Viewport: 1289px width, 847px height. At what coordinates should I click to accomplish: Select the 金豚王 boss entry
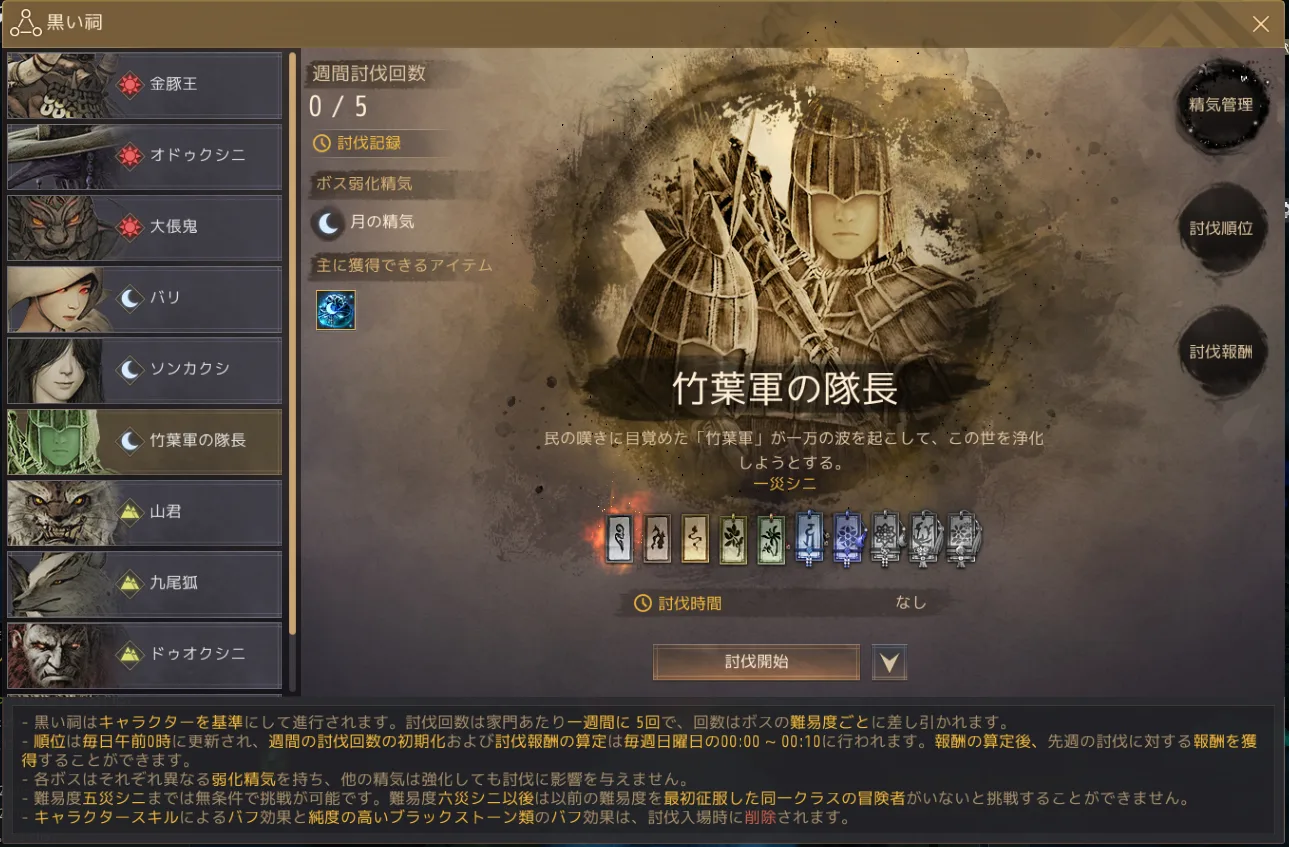pos(144,86)
